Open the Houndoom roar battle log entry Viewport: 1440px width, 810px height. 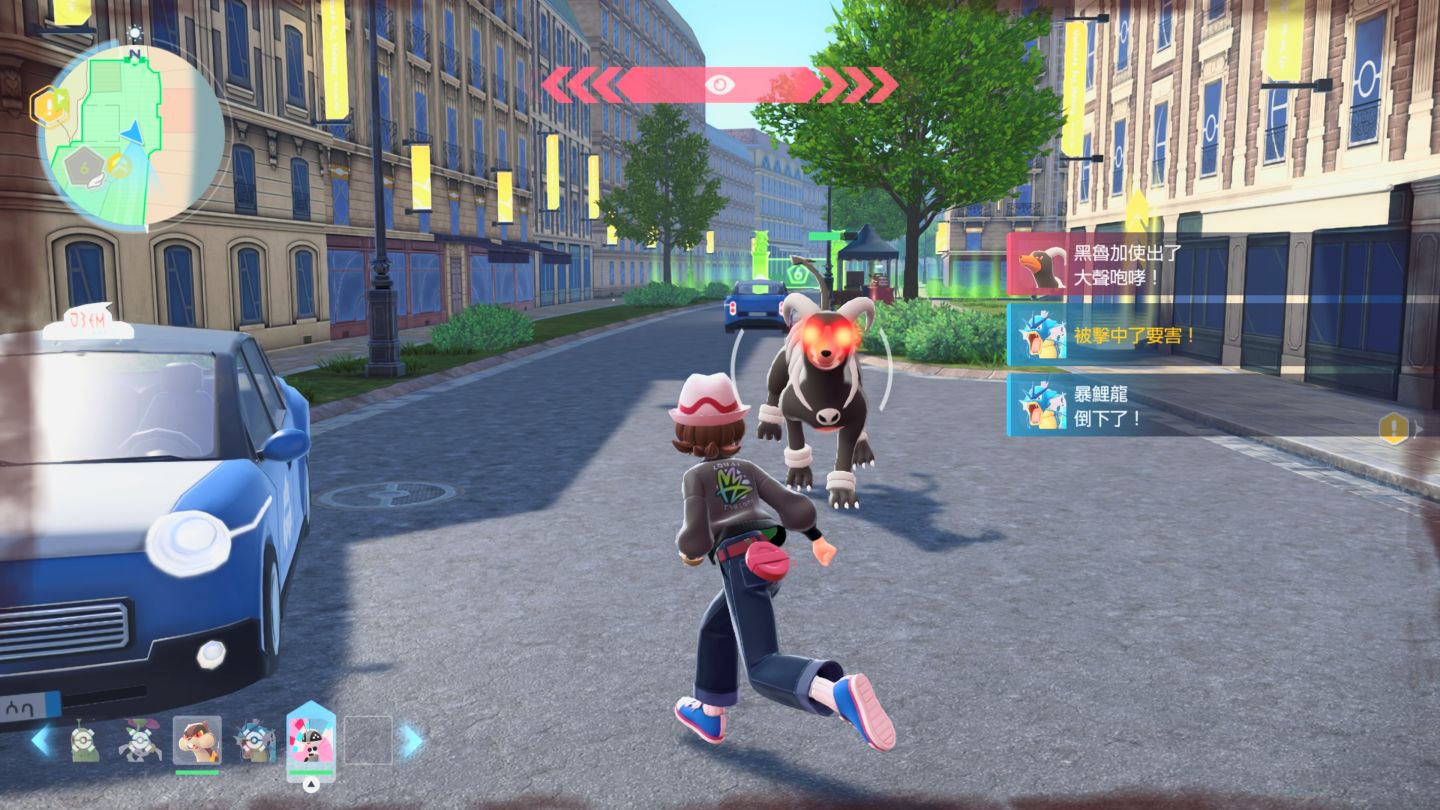[1100, 264]
